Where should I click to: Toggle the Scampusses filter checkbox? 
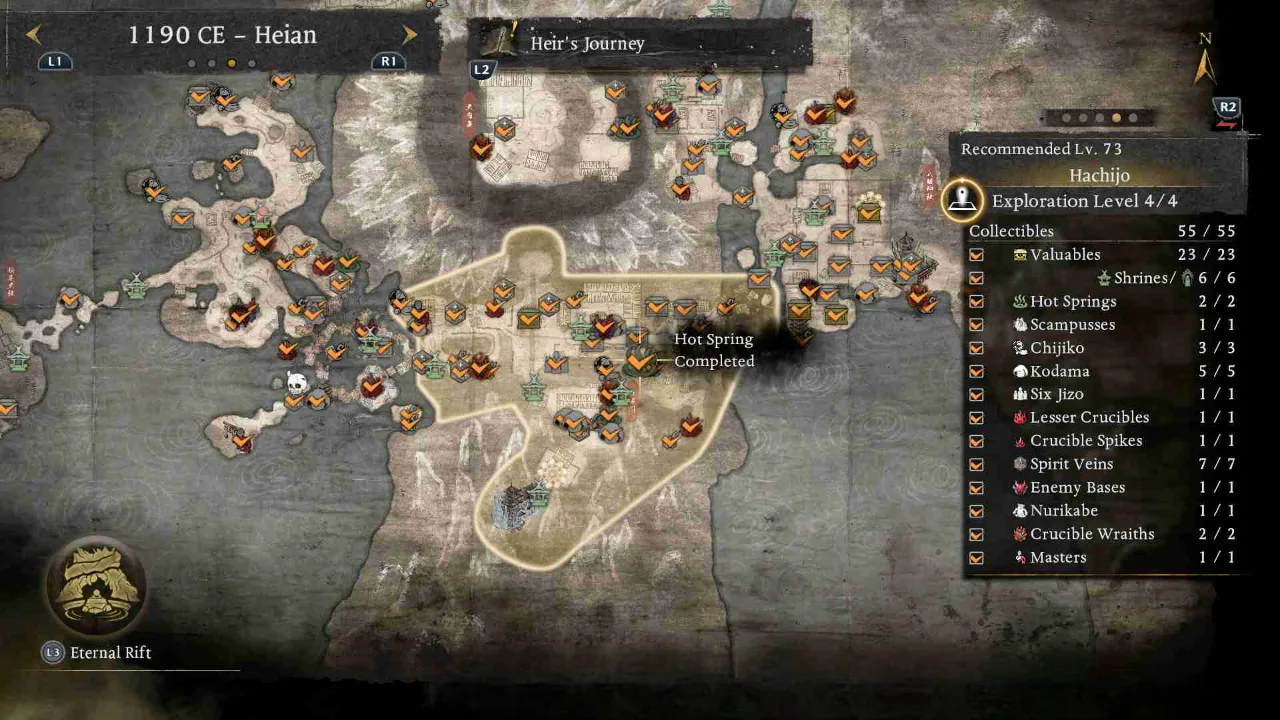[x=976, y=325]
